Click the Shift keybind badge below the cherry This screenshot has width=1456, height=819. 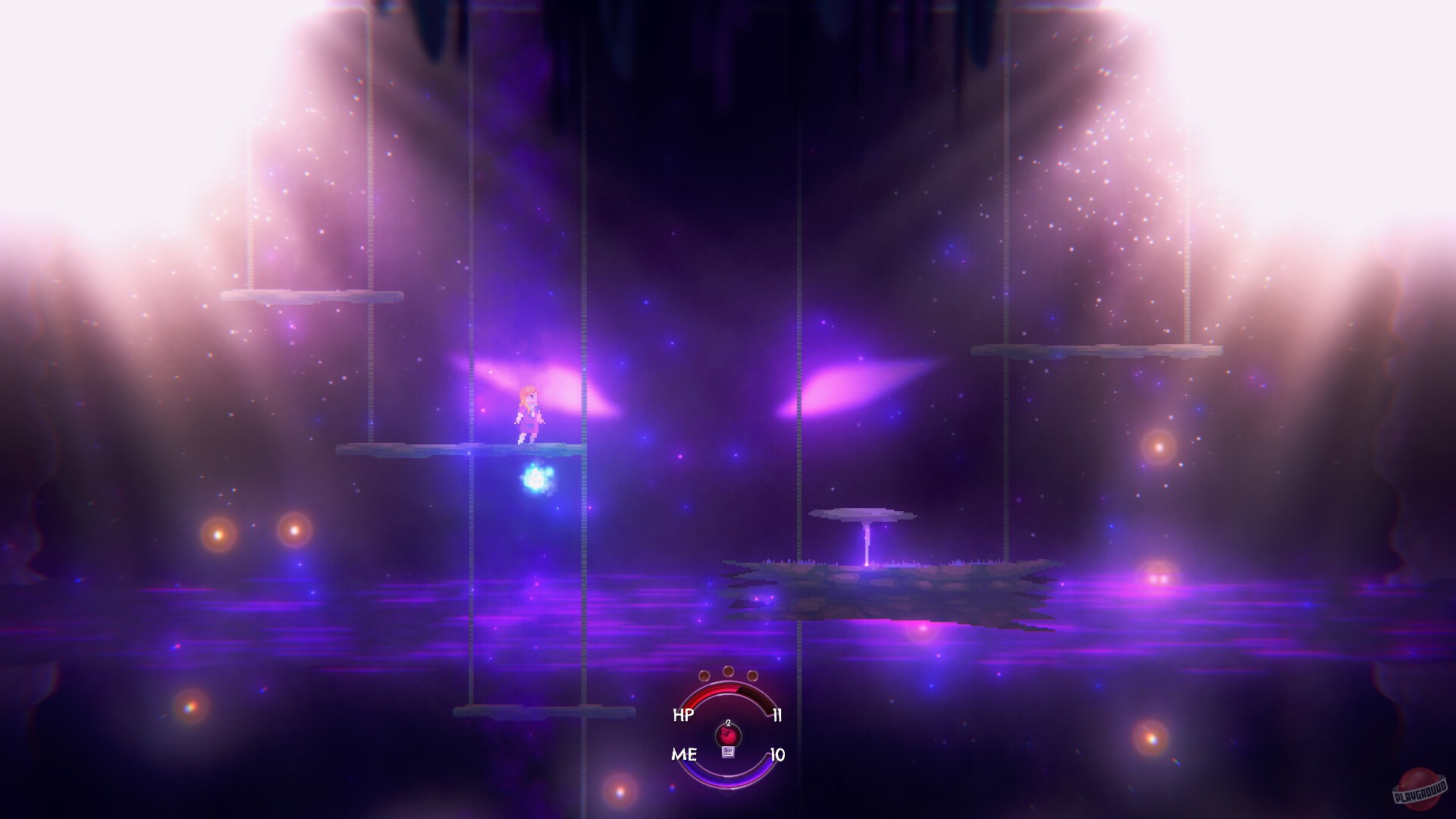coord(729,752)
